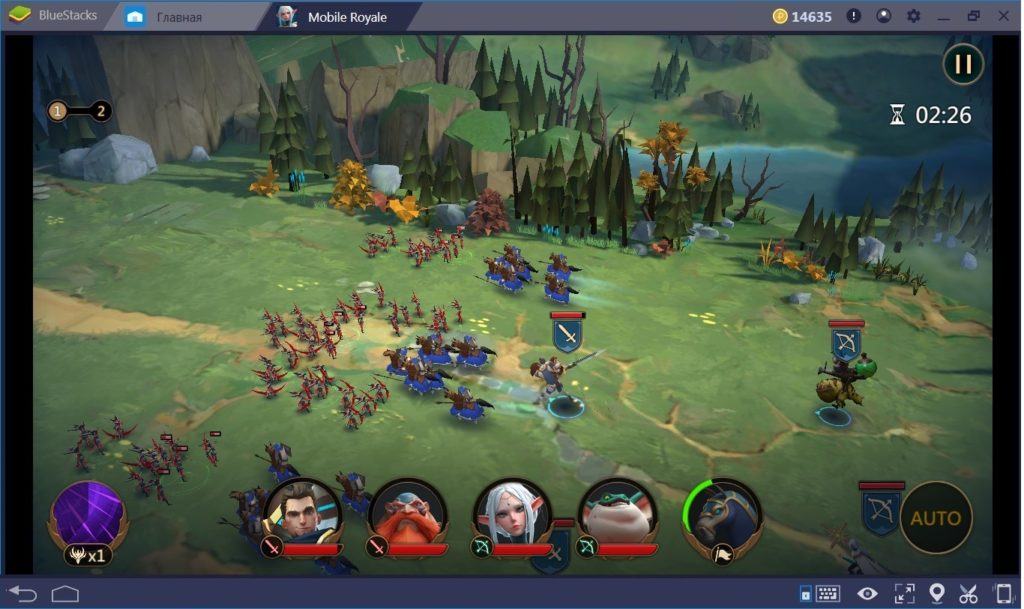The image size is (1024, 609).
Task: Click the archer shield icon beside AUTO
Action: 880,512
